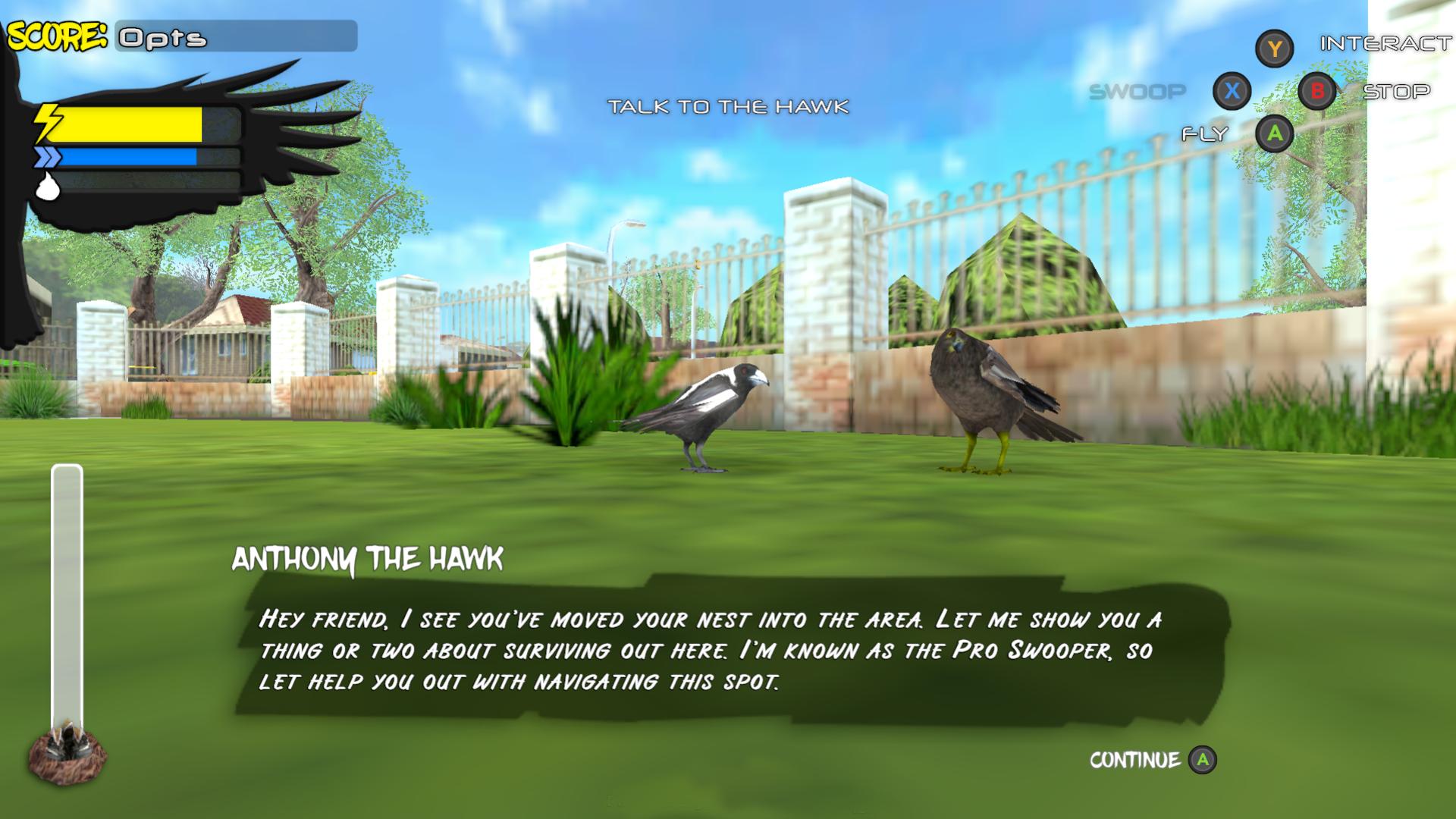Select the double-chevron speed boost icon
Viewport: 1456px width, 819px height.
pyautogui.click(x=47, y=157)
